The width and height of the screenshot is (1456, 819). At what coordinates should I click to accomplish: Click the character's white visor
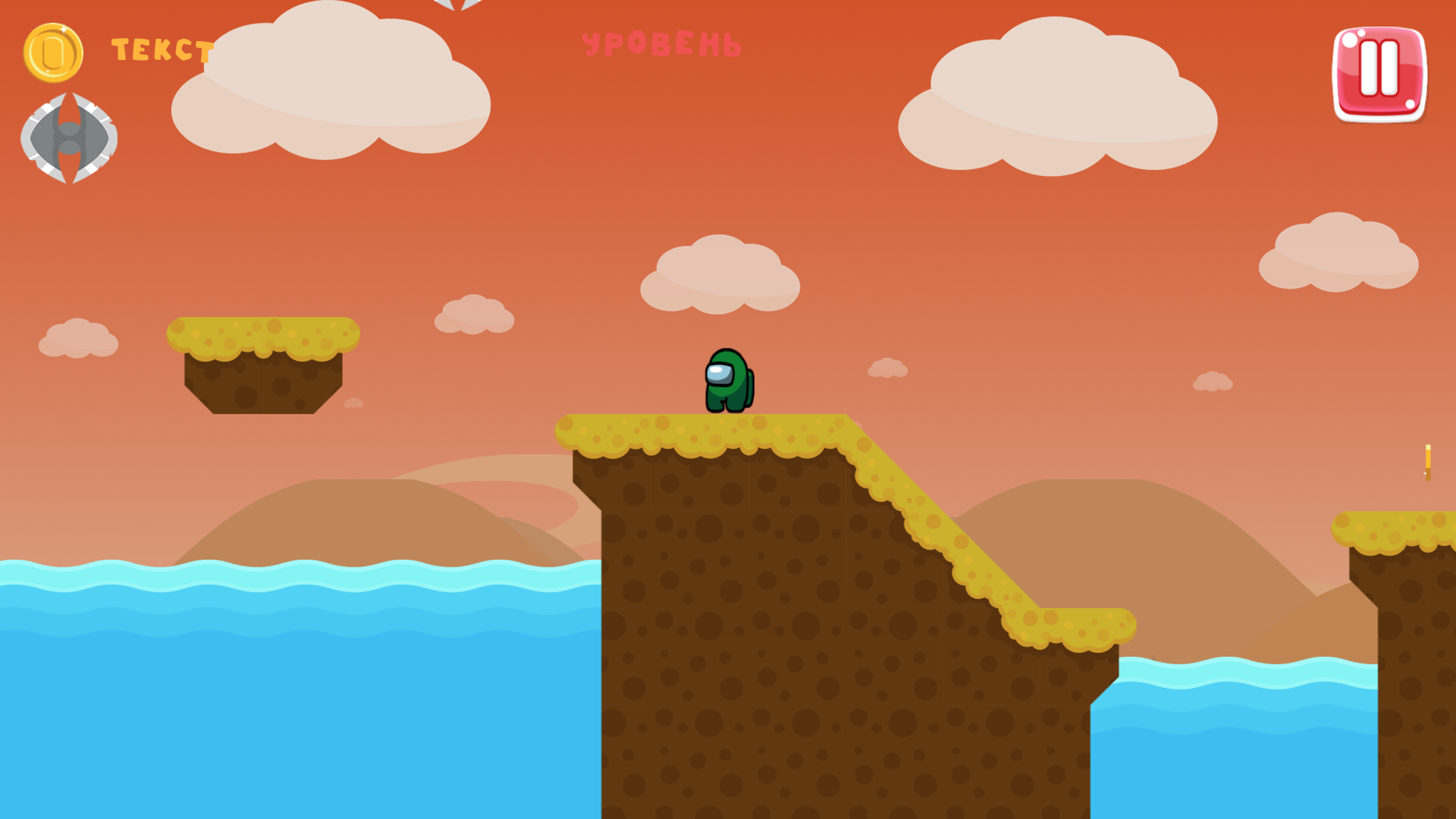point(720,373)
